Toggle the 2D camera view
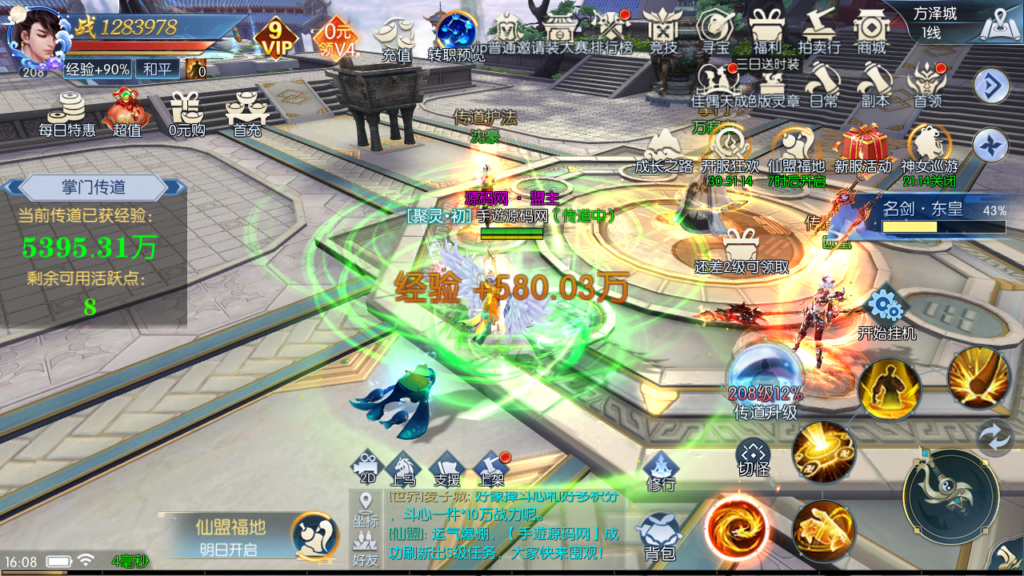Image resolution: width=1024 pixels, height=576 pixels. (x=367, y=467)
